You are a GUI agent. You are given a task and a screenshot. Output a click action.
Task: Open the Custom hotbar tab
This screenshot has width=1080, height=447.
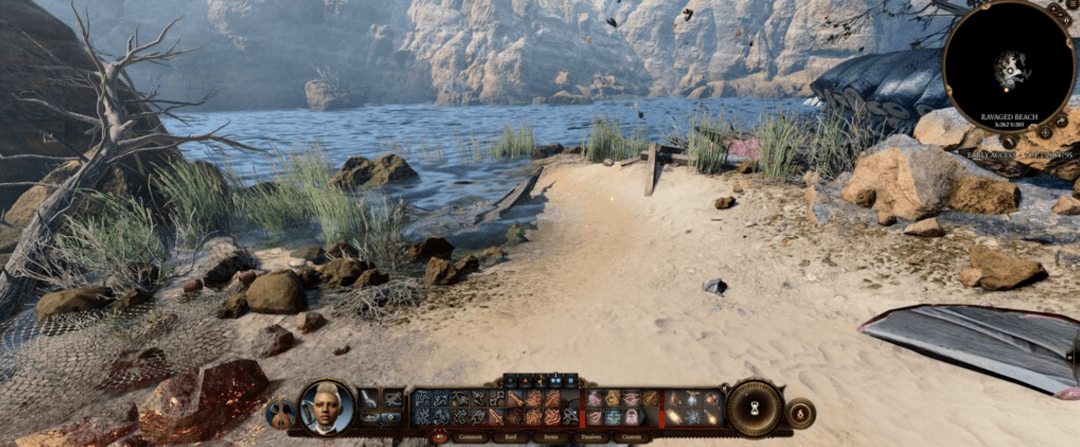point(630,437)
